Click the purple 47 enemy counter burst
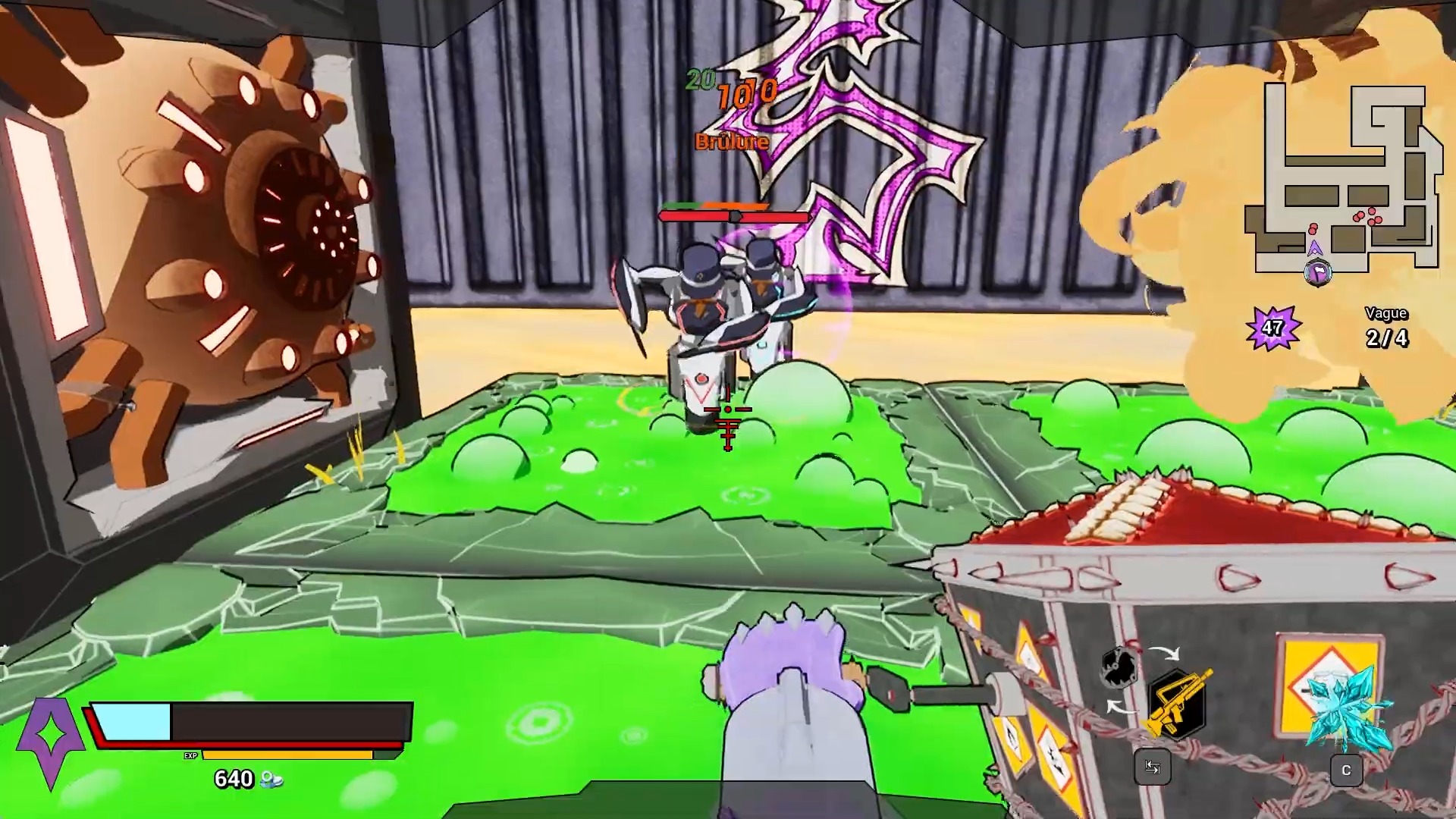The height and width of the screenshot is (819, 1456). click(x=1272, y=326)
